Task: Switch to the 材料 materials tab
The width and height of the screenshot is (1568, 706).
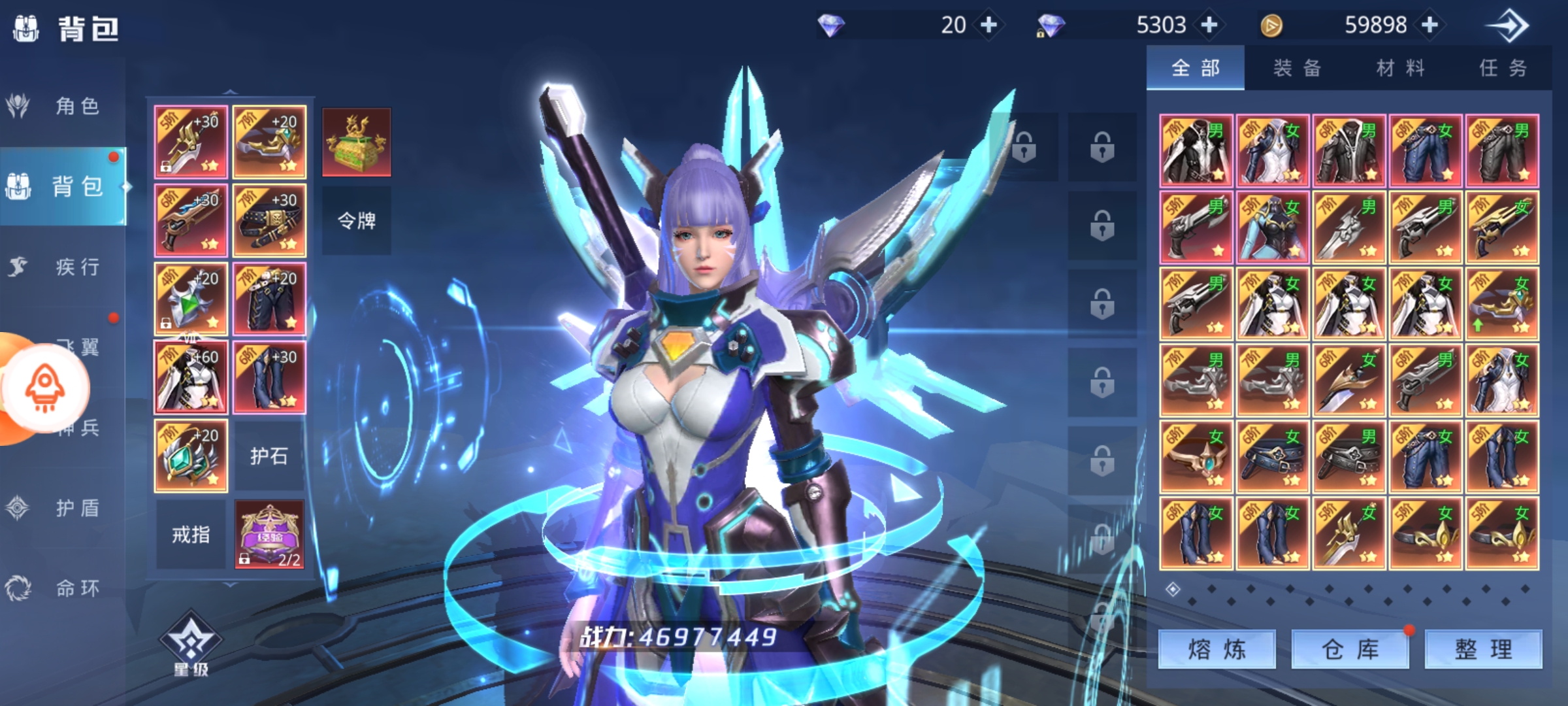Action: pos(1400,68)
